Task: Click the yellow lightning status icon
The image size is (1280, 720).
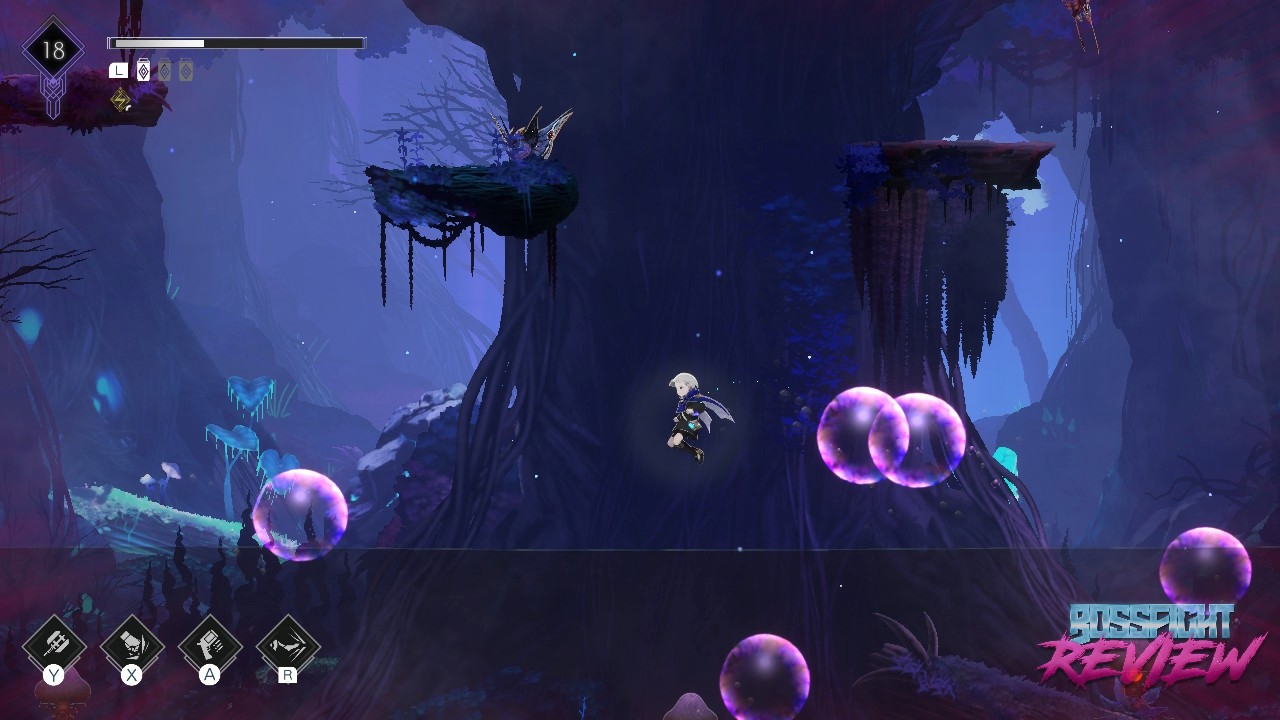Action: (x=121, y=99)
